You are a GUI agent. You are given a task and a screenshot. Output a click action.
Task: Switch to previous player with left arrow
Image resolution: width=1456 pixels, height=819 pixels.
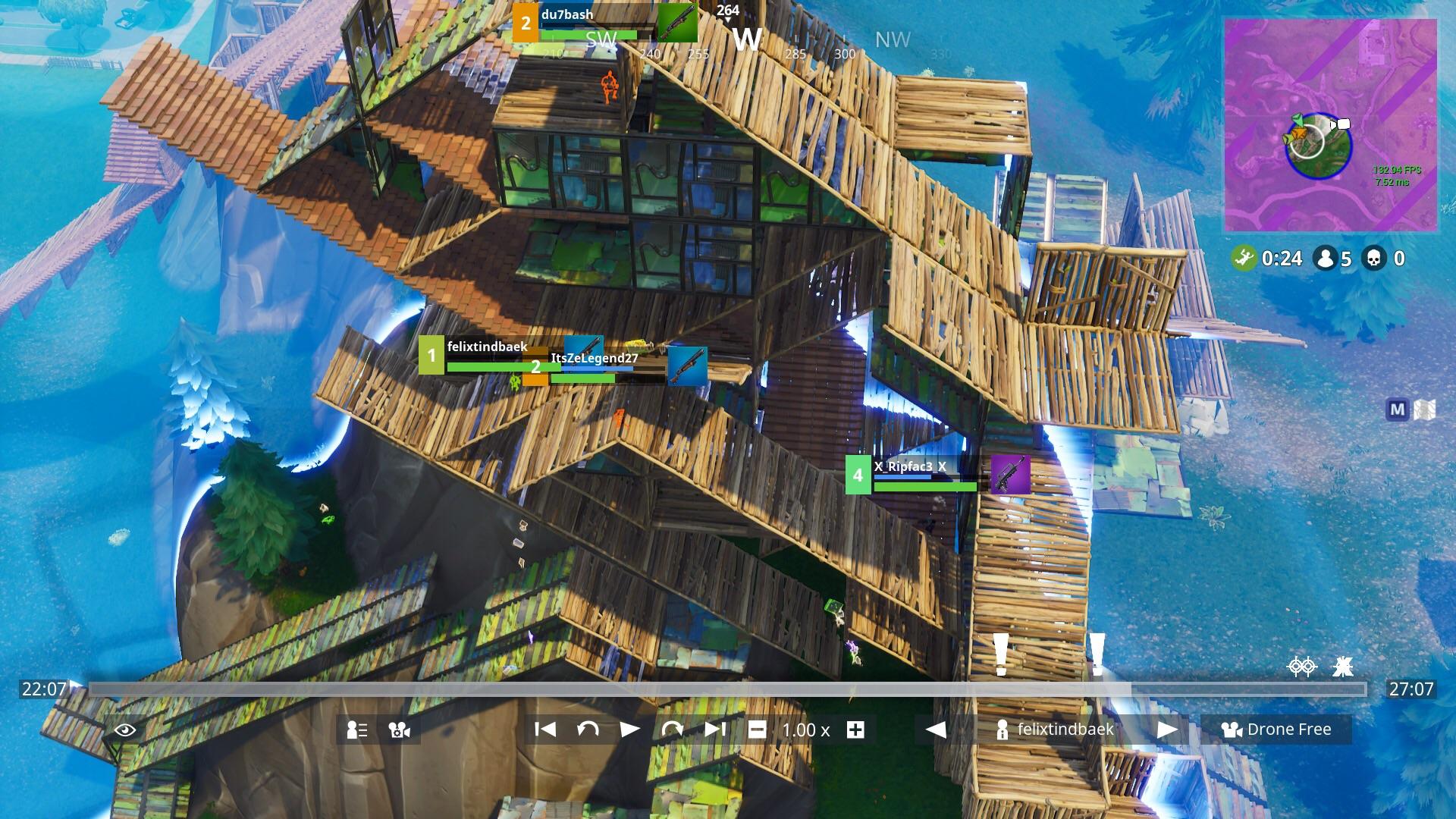tap(936, 730)
